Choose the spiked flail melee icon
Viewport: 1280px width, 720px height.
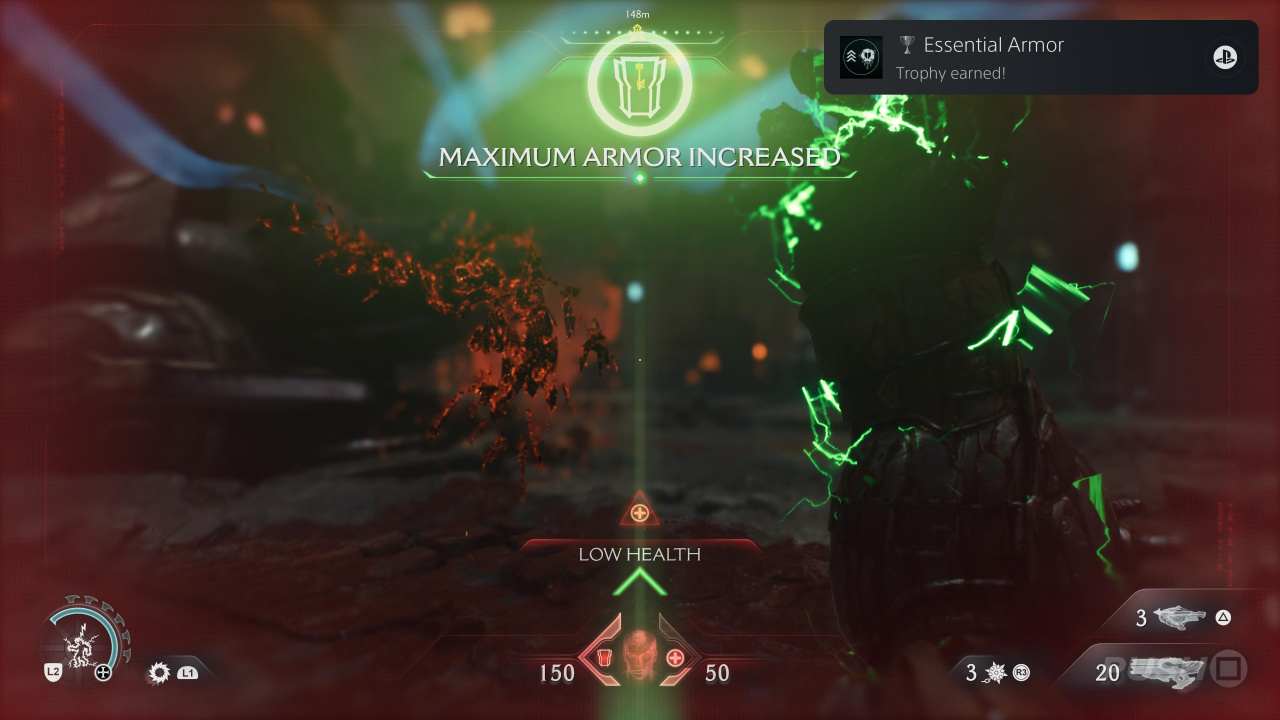click(x=995, y=673)
